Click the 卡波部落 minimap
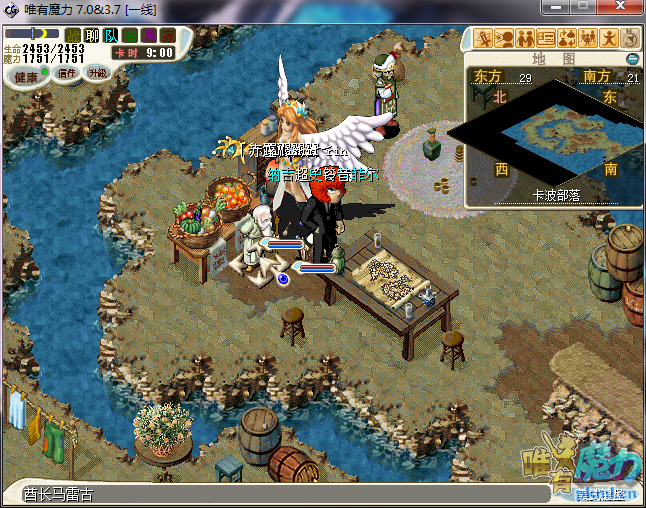Viewport: 646px width, 508px height. click(x=553, y=135)
